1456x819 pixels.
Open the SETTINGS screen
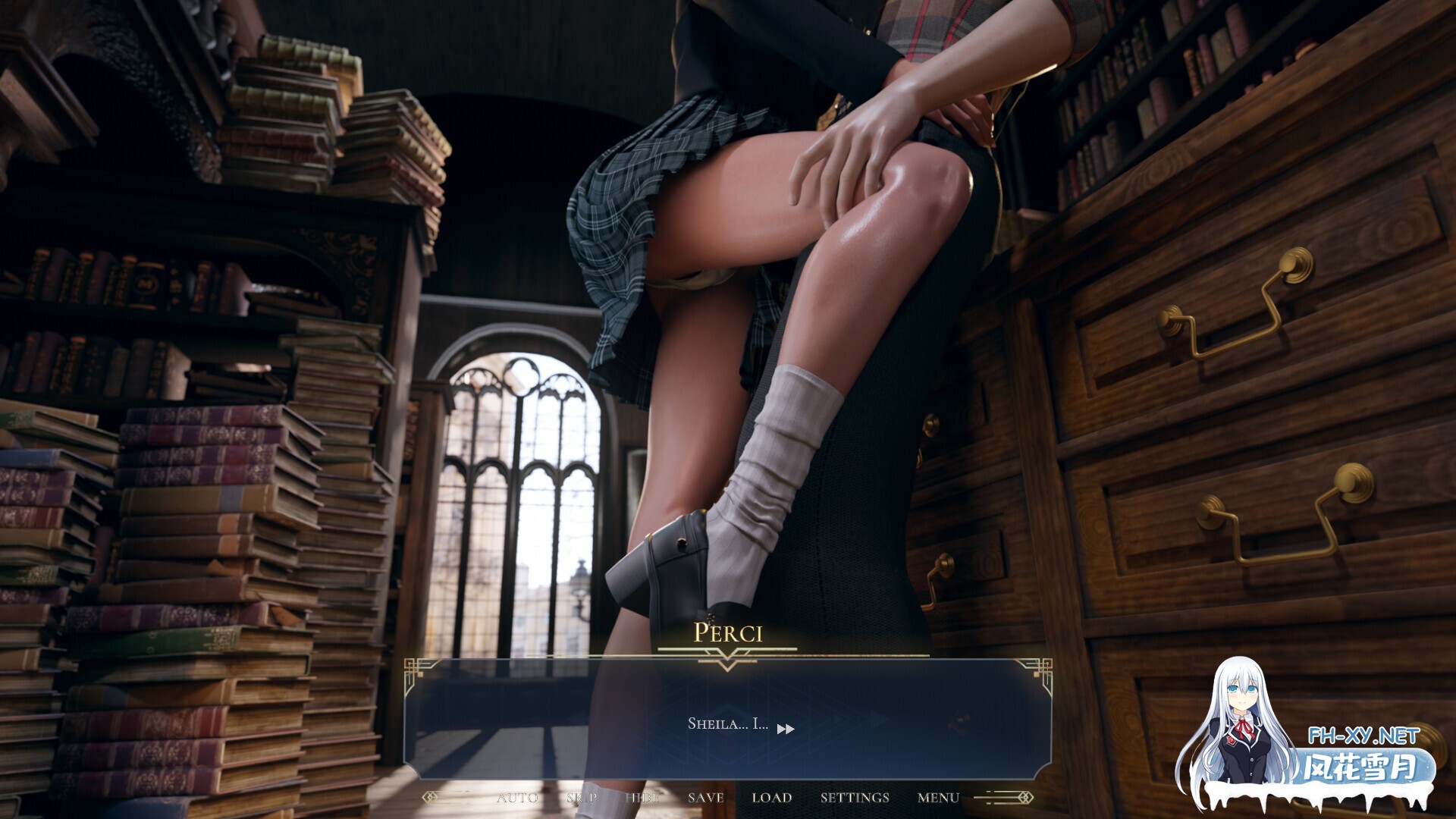[853, 798]
